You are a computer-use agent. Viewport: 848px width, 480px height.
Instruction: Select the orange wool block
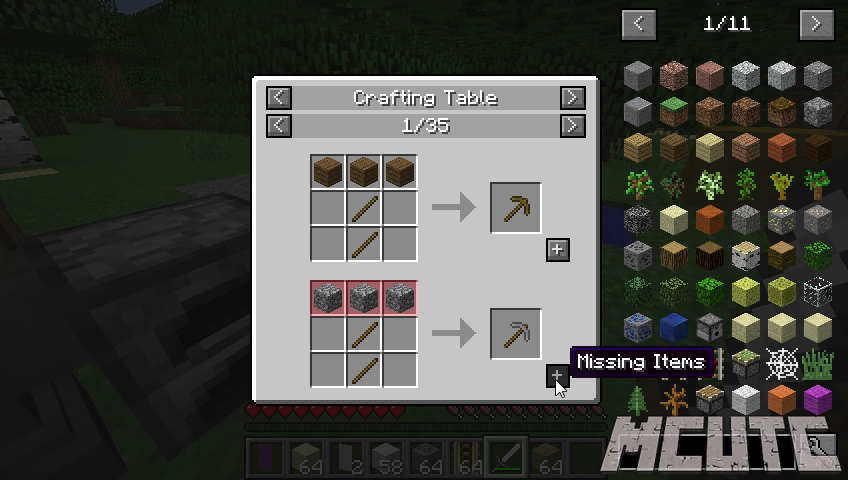coord(782,400)
